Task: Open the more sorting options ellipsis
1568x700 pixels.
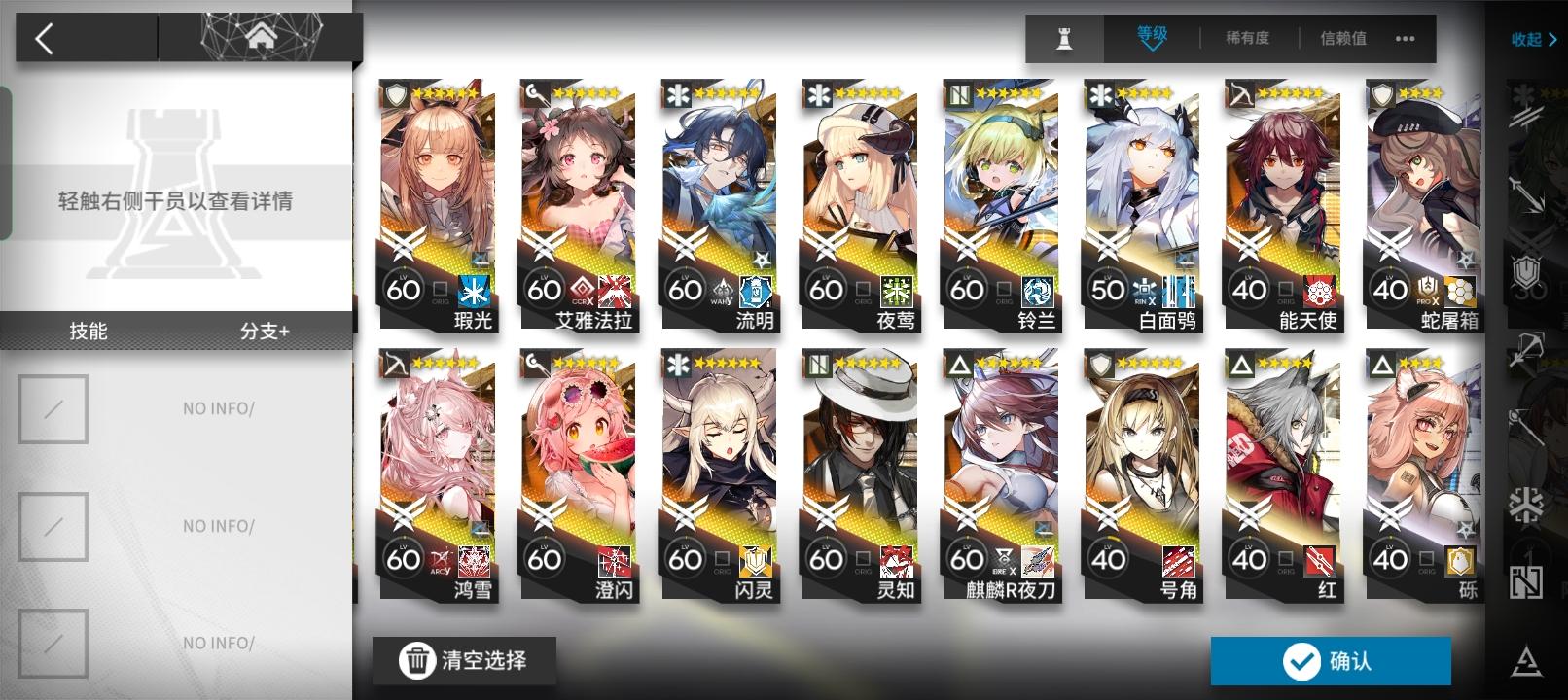Action: point(1405,40)
